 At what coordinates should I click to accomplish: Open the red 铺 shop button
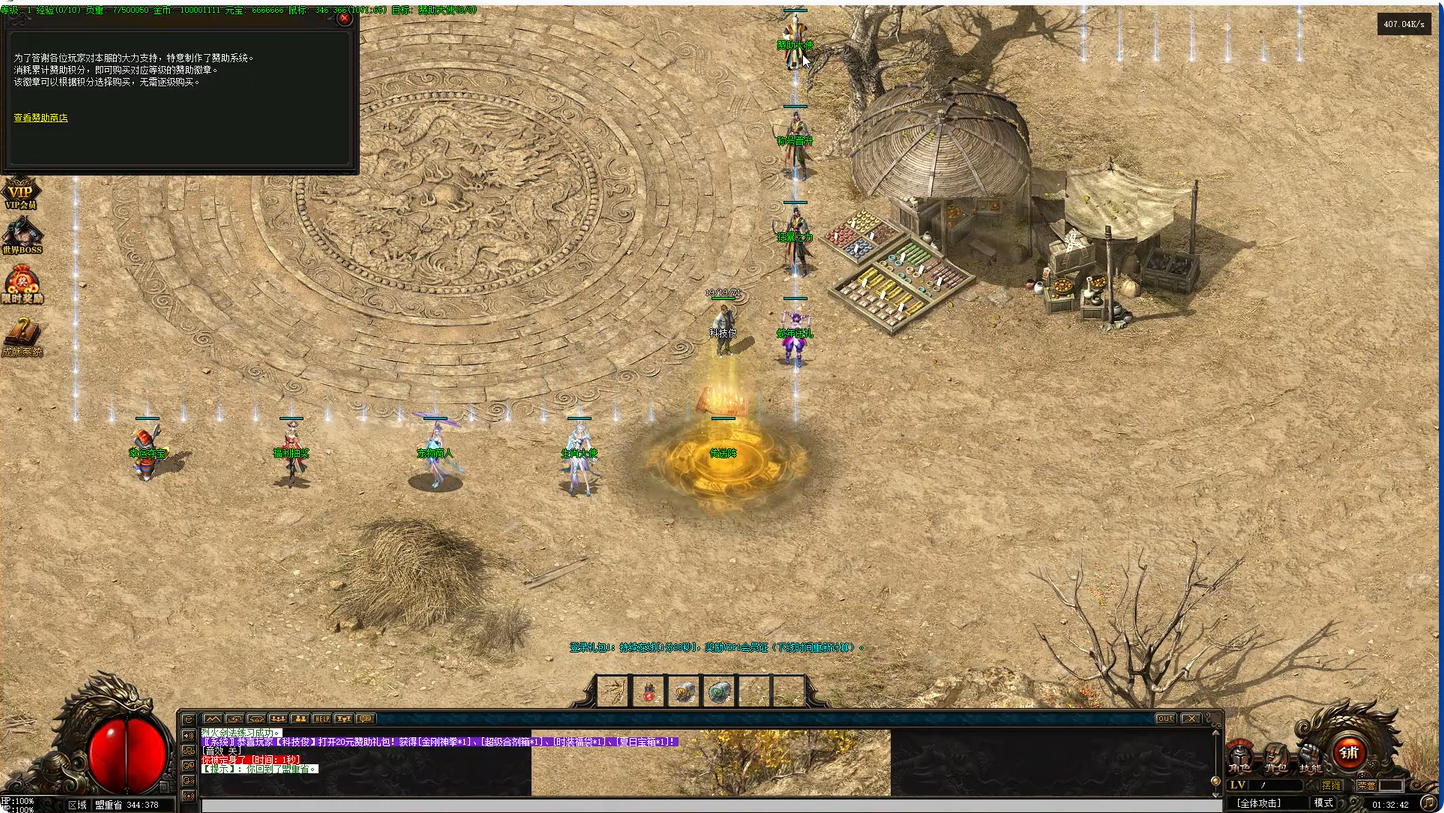click(x=1349, y=753)
